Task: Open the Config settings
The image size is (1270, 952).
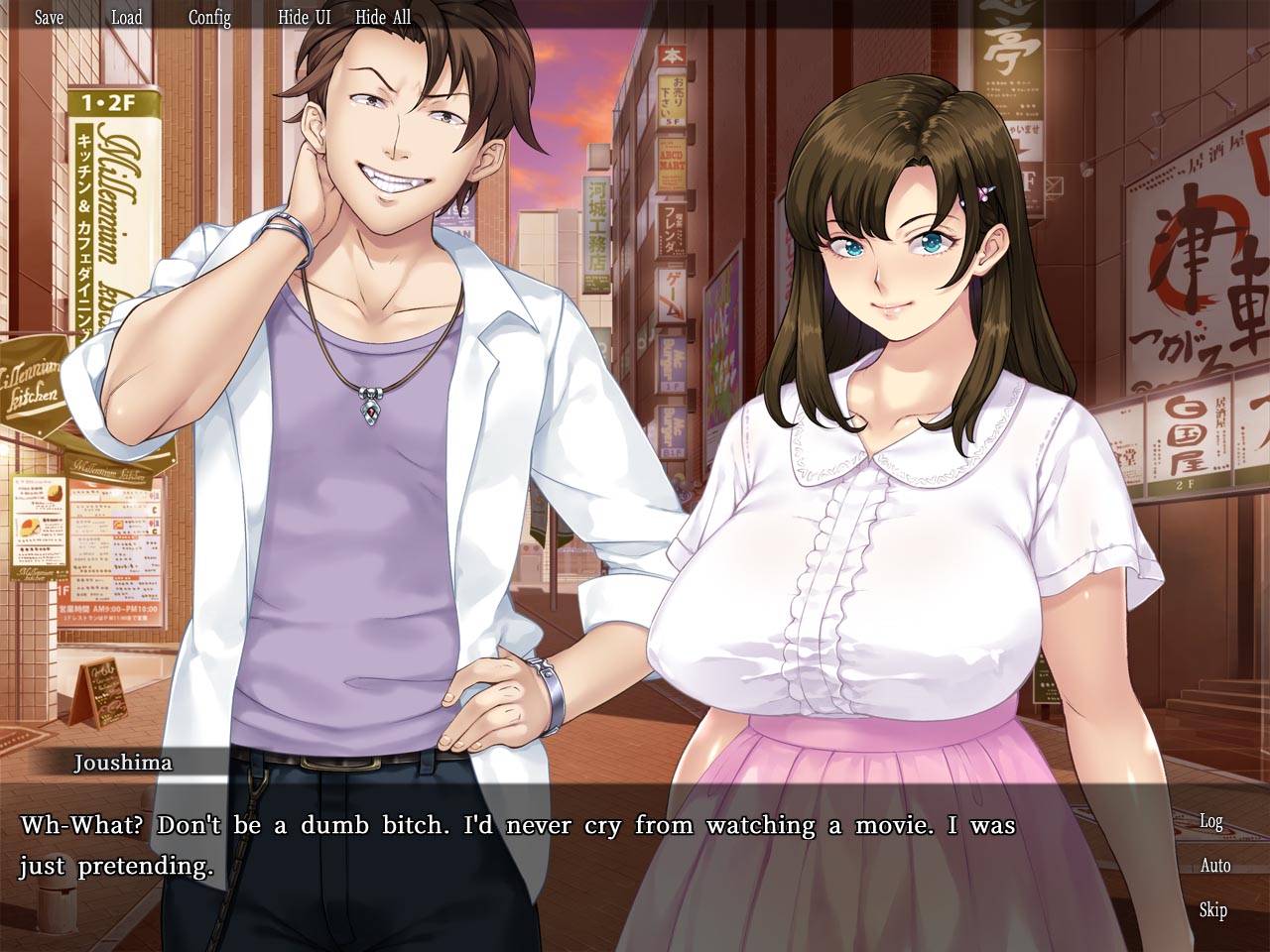Action: coord(209,18)
